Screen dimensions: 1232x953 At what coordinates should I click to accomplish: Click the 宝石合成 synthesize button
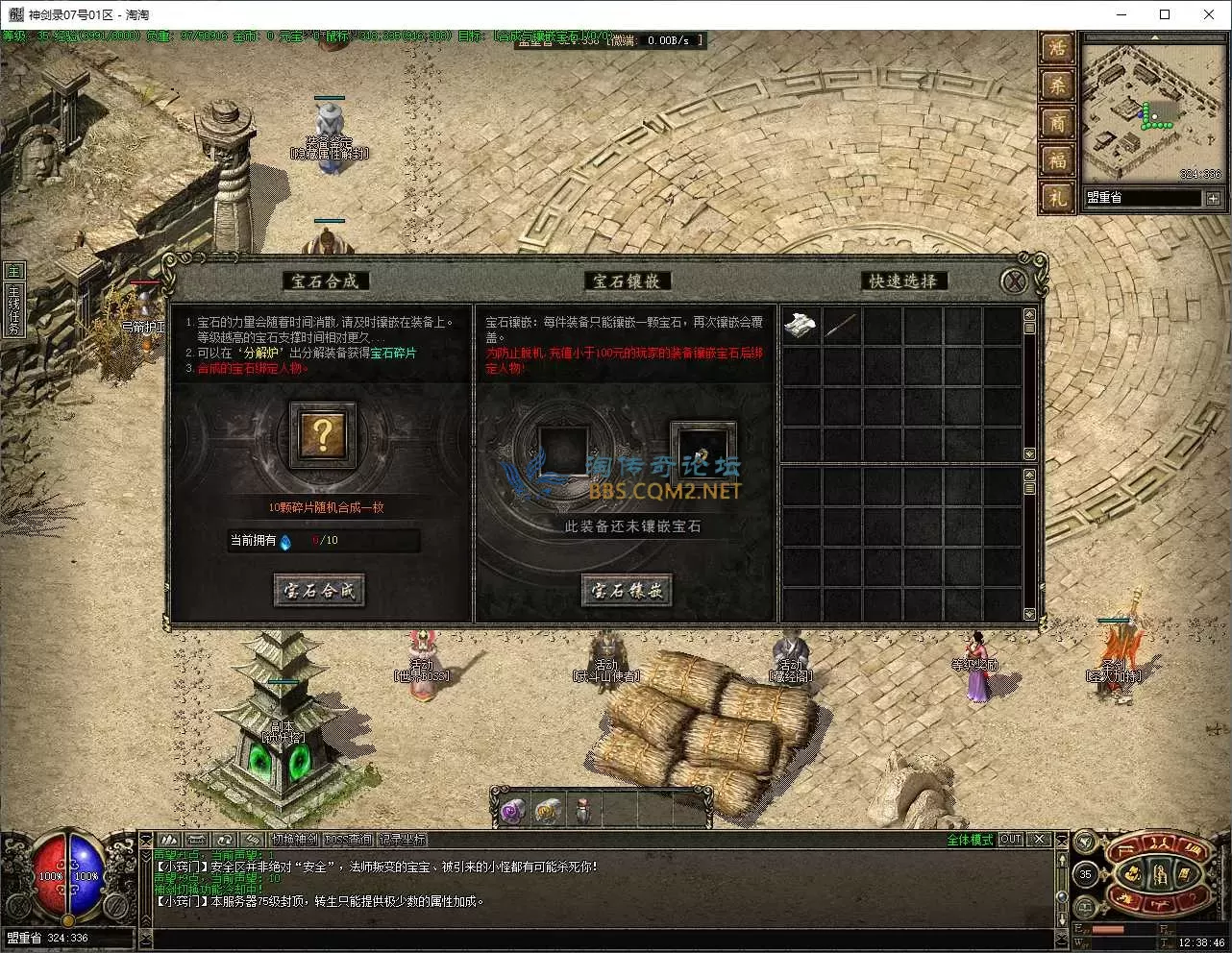tap(319, 590)
